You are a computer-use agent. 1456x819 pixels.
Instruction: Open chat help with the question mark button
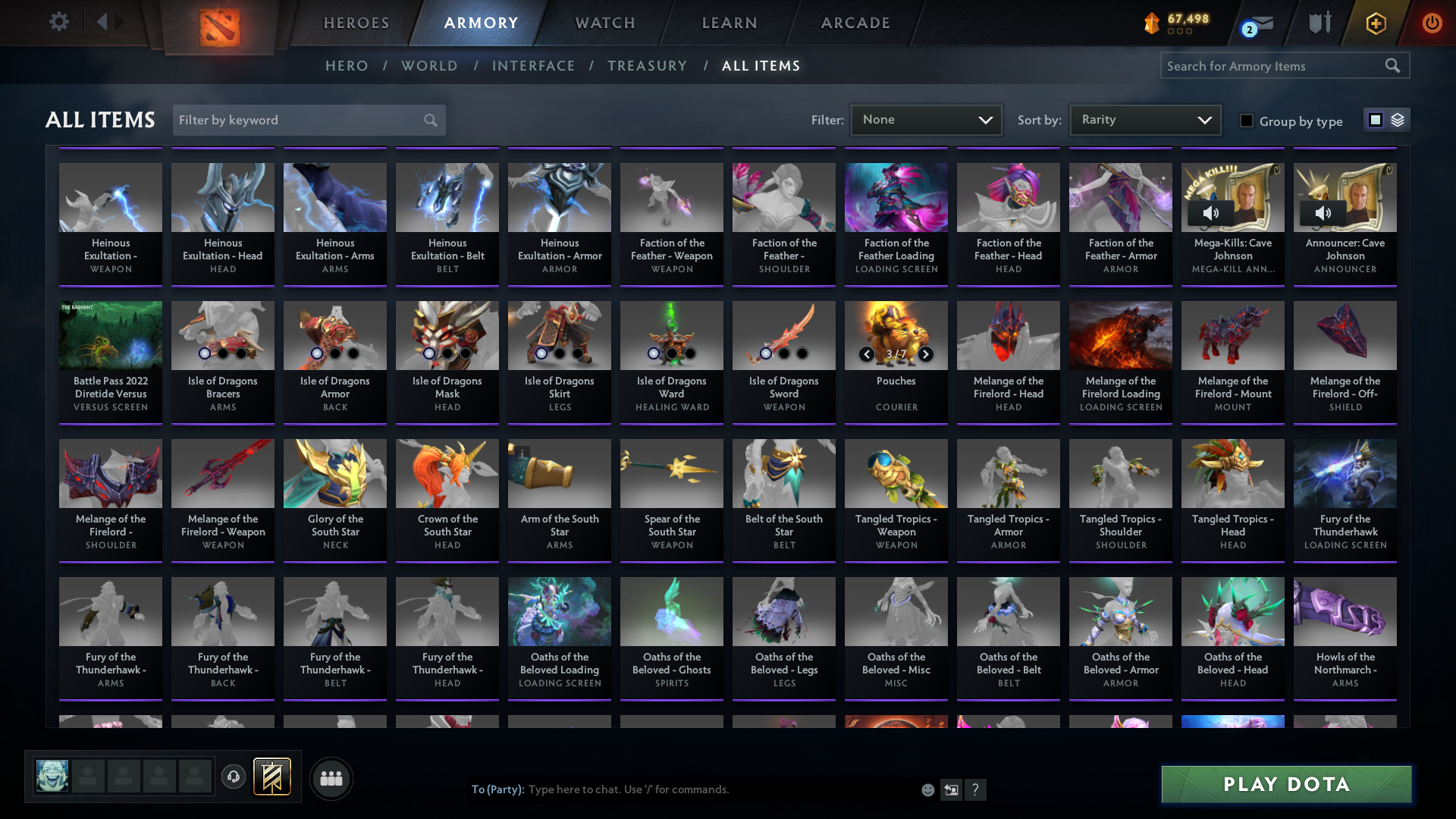pyautogui.click(x=976, y=789)
